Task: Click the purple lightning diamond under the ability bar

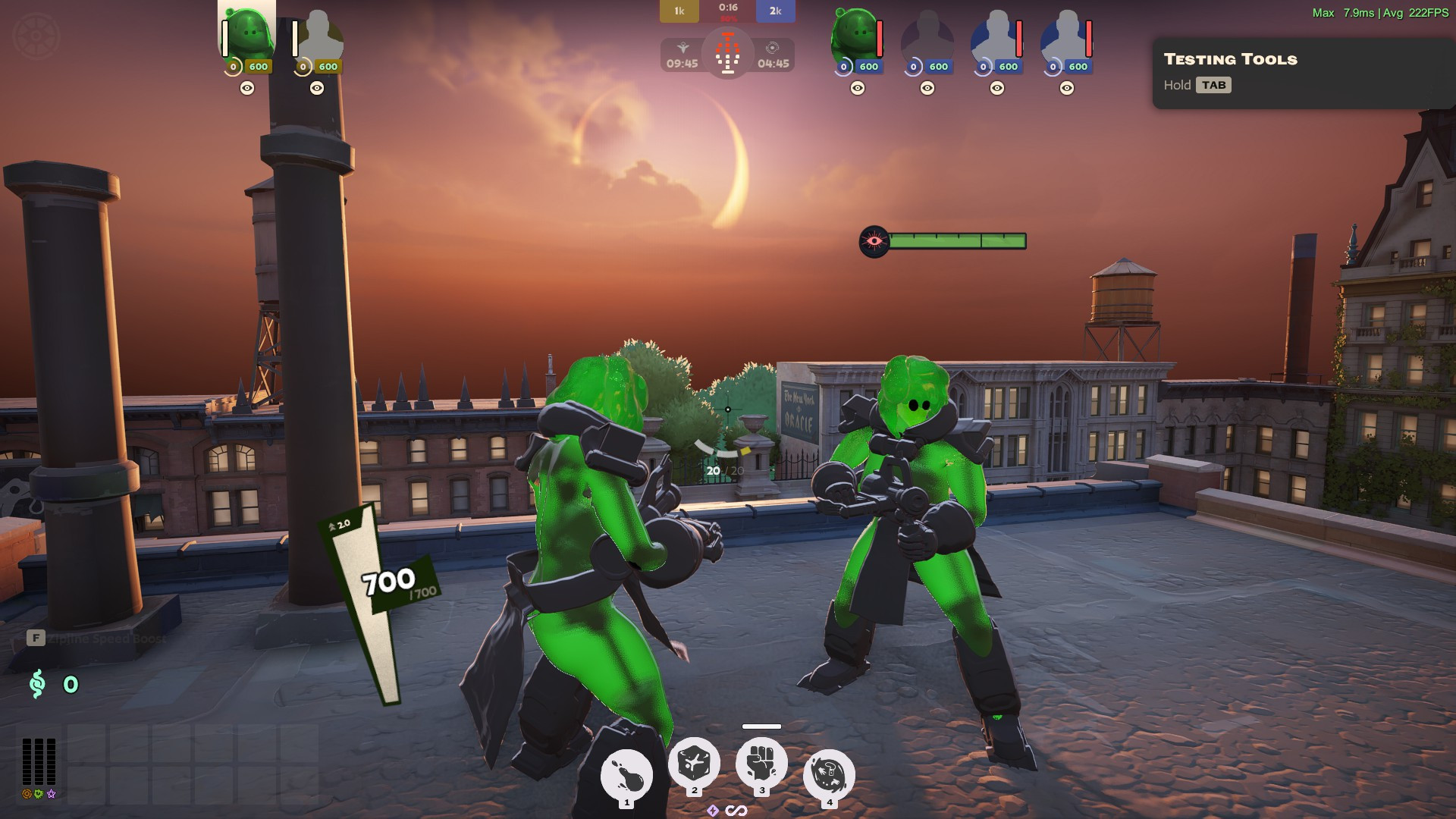Action: tap(713, 810)
